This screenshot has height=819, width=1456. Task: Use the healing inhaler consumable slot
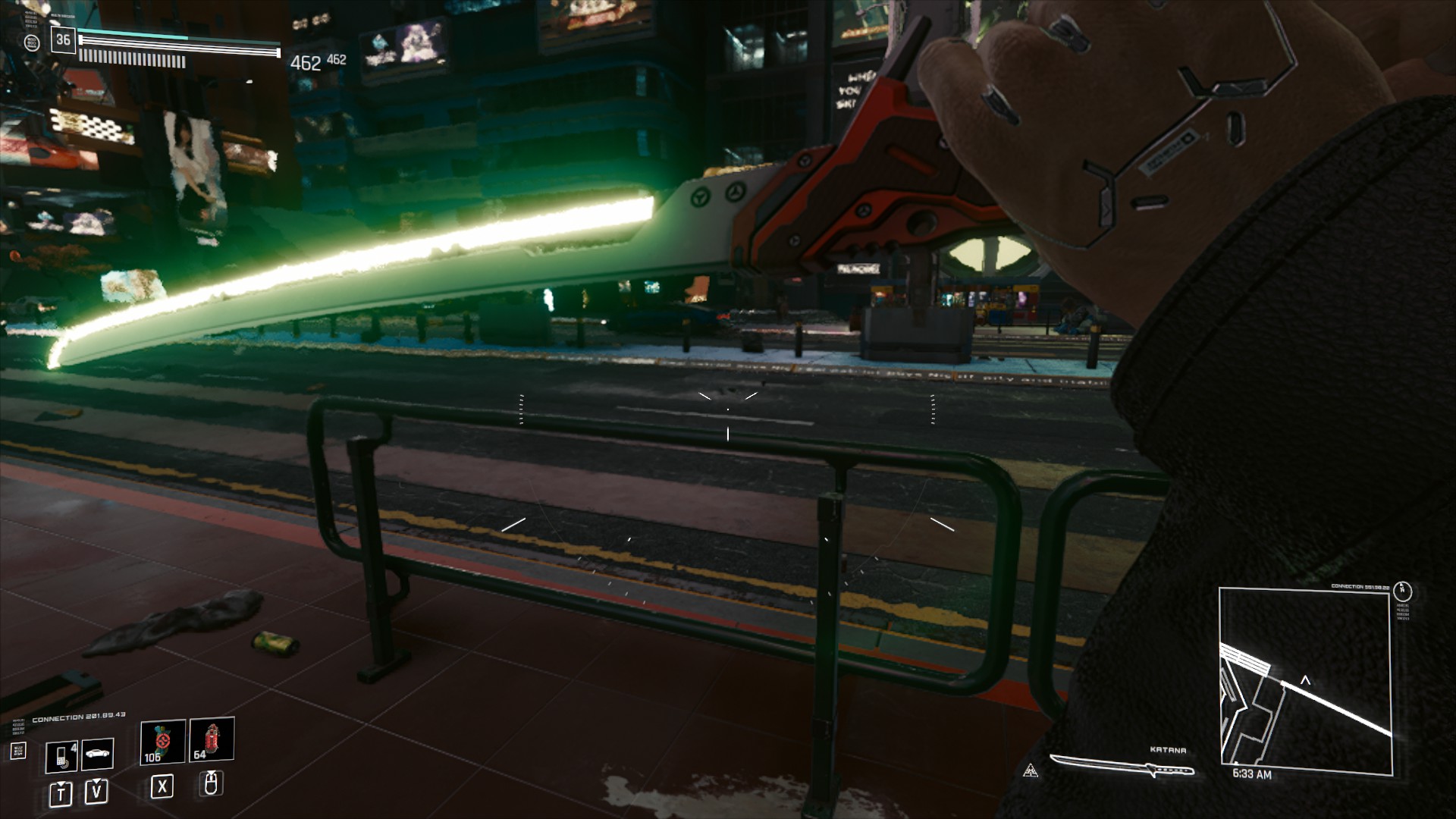pos(162,741)
